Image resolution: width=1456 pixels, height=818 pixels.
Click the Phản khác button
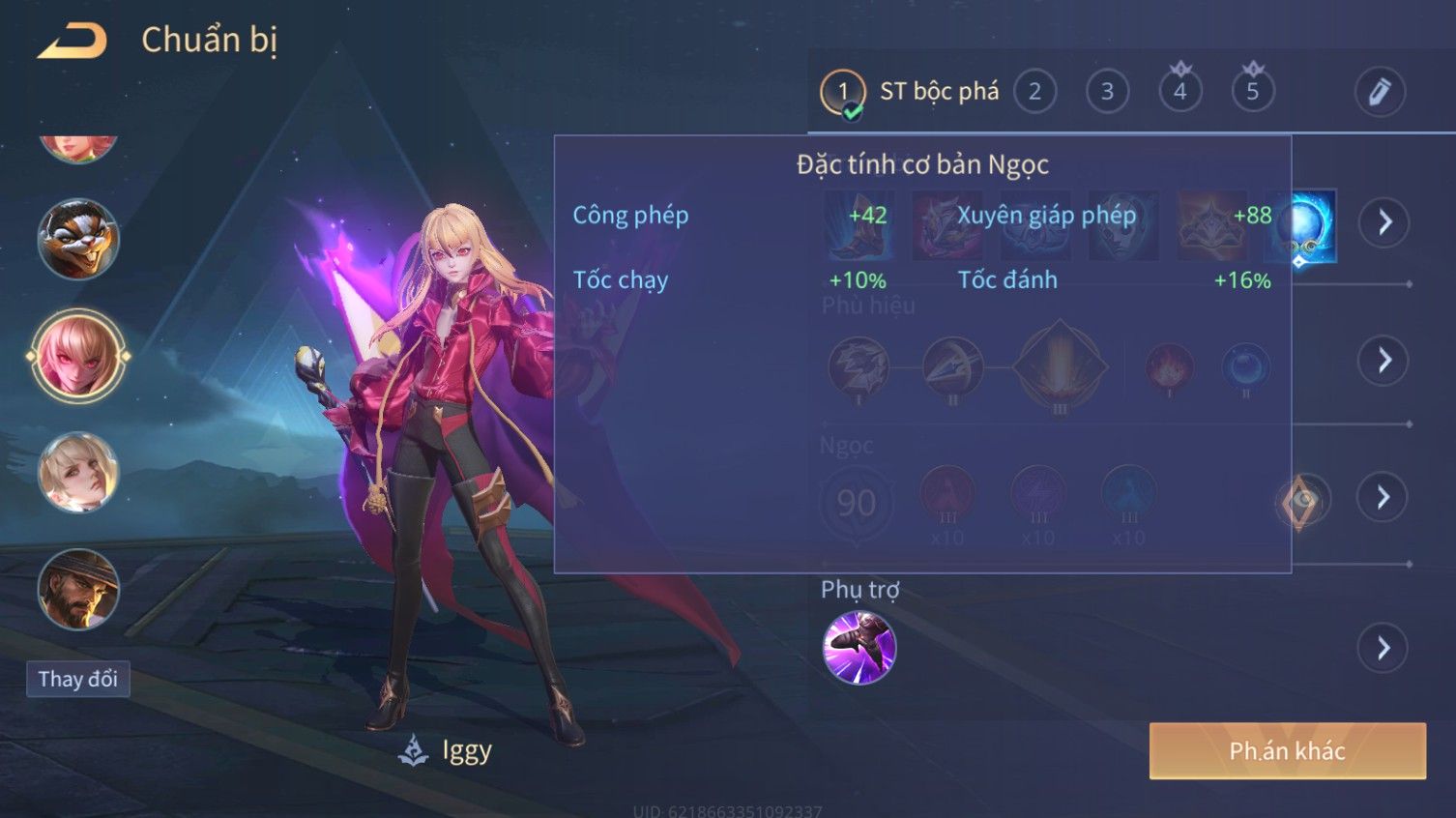[1287, 751]
